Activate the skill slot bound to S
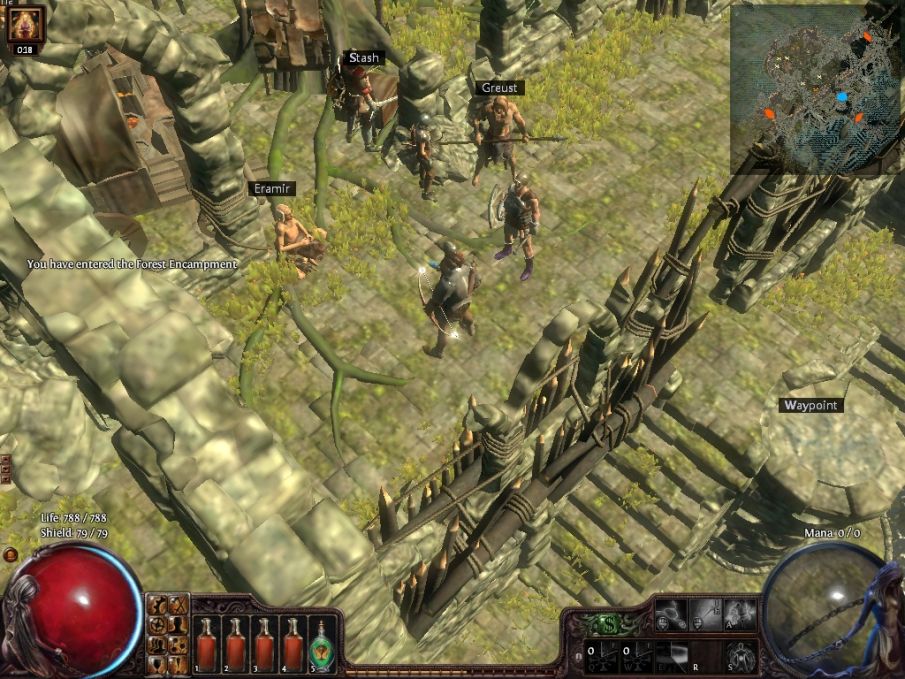 (740, 655)
